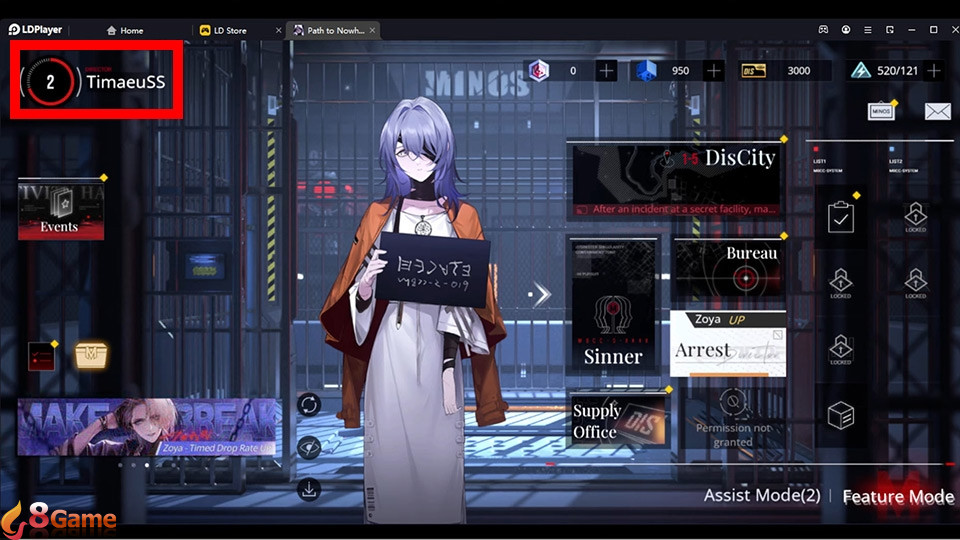Switch to Feature Mode
The width and height of the screenshot is (960, 540).
897,497
